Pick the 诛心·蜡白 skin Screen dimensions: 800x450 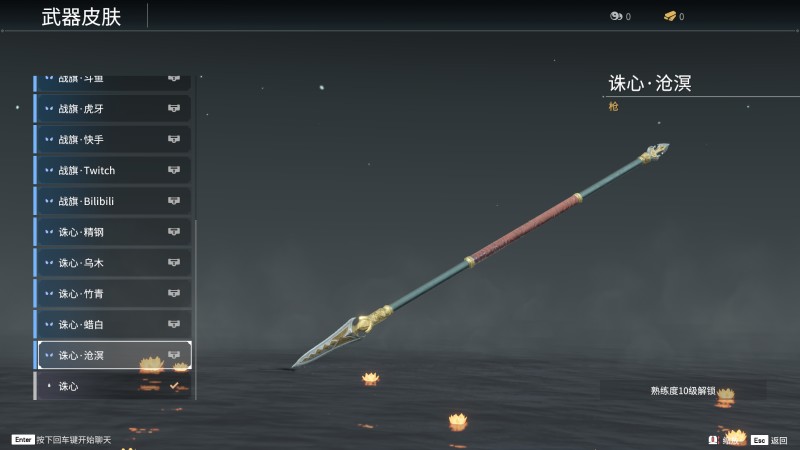[x=113, y=324]
